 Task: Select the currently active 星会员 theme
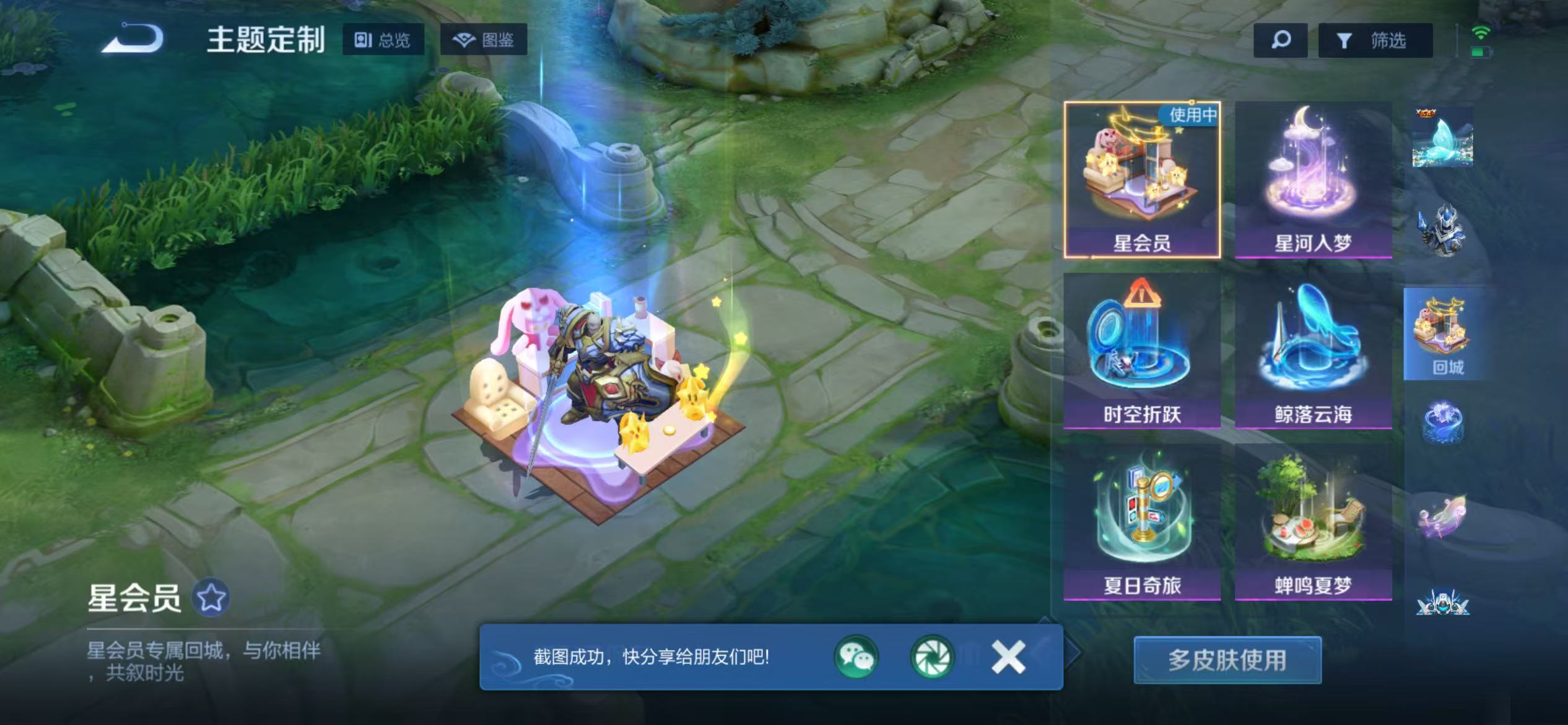pos(1141,180)
